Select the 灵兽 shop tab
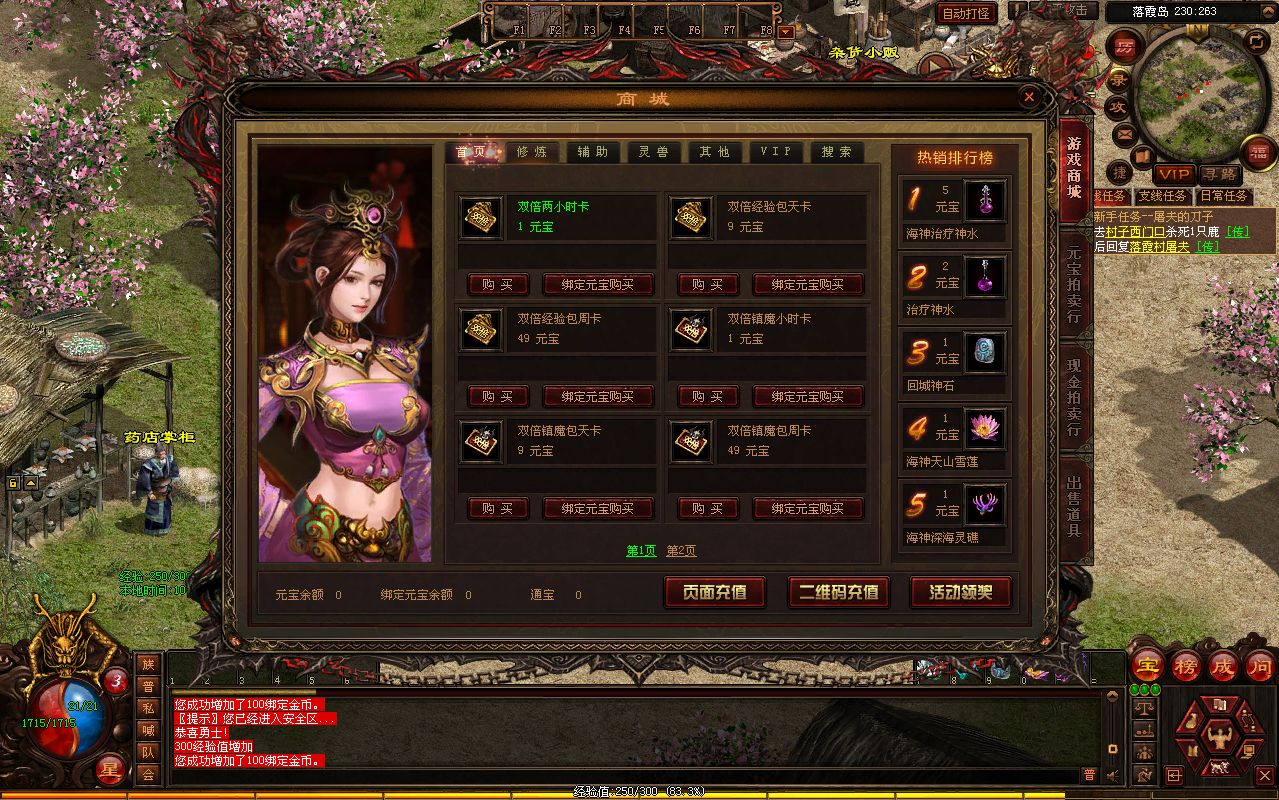This screenshot has height=800, width=1279. click(653, 152)
